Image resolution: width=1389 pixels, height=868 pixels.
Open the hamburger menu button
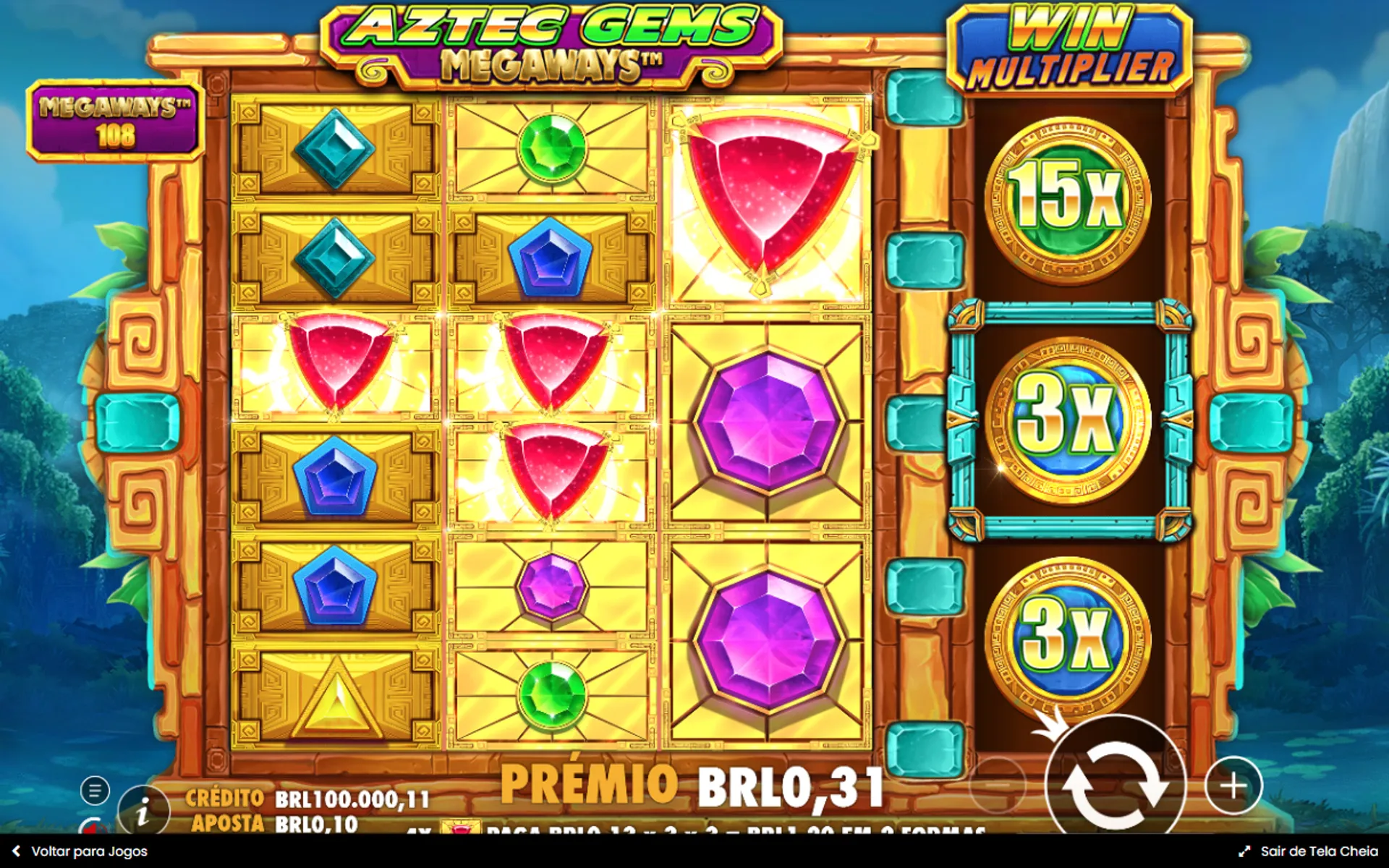(95, 791)
